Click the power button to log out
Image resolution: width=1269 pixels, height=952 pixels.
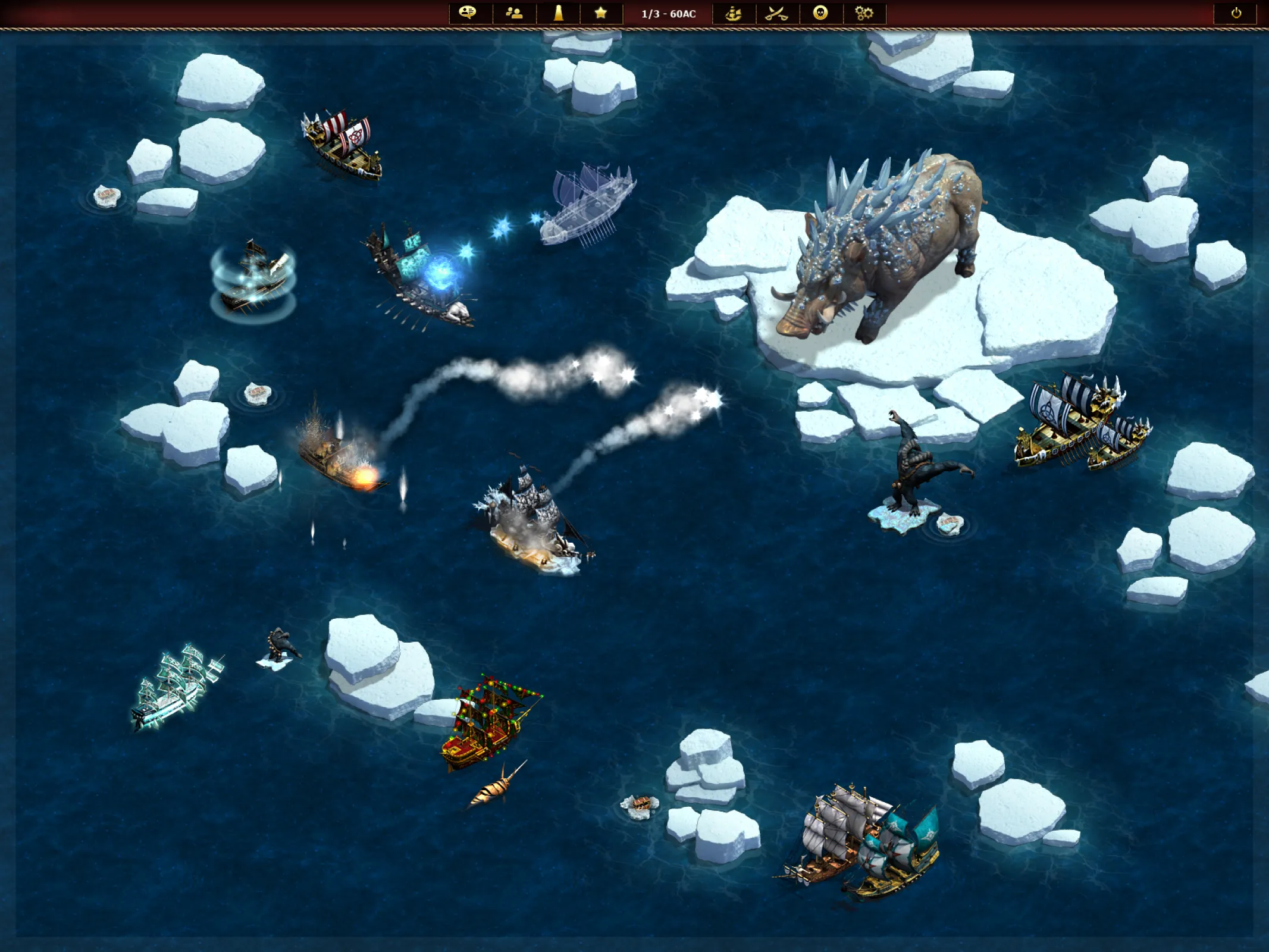click(1236, 13)
